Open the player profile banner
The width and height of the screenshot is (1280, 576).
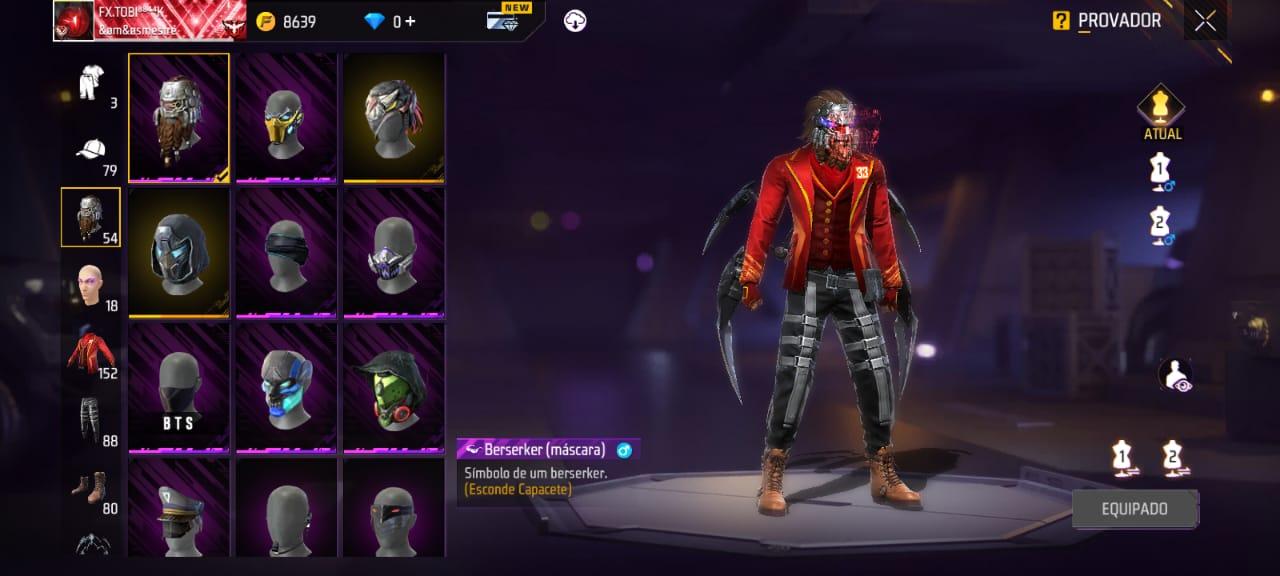pyautogui.click(x=149, y=21)
